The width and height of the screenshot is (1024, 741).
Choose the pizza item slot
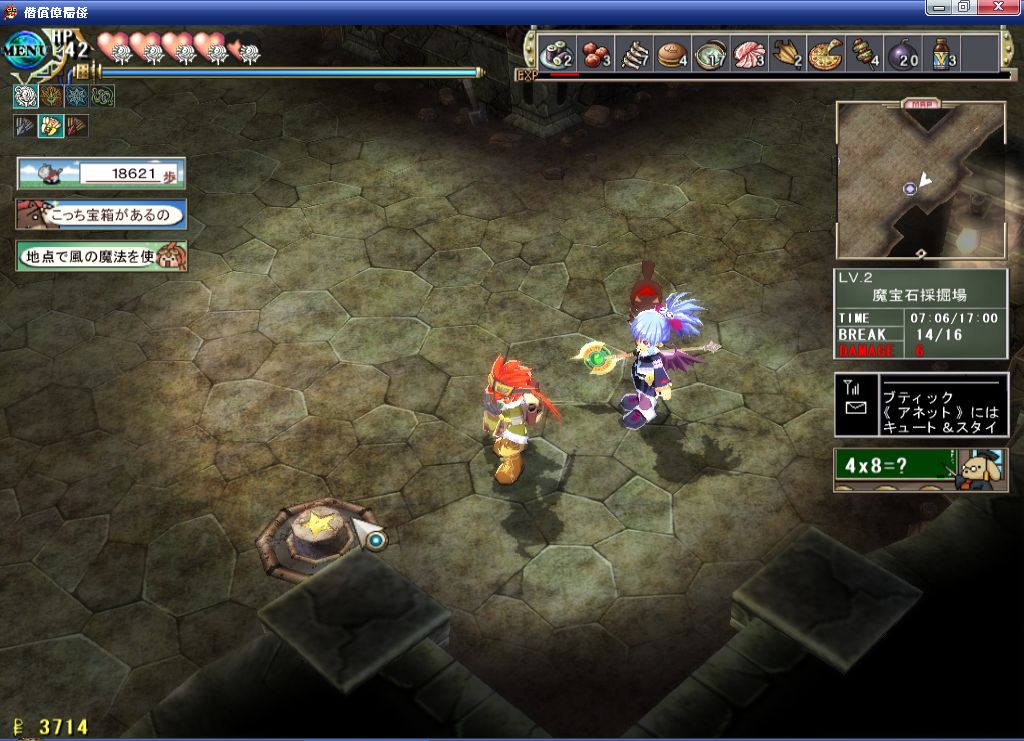coord(826,53)
